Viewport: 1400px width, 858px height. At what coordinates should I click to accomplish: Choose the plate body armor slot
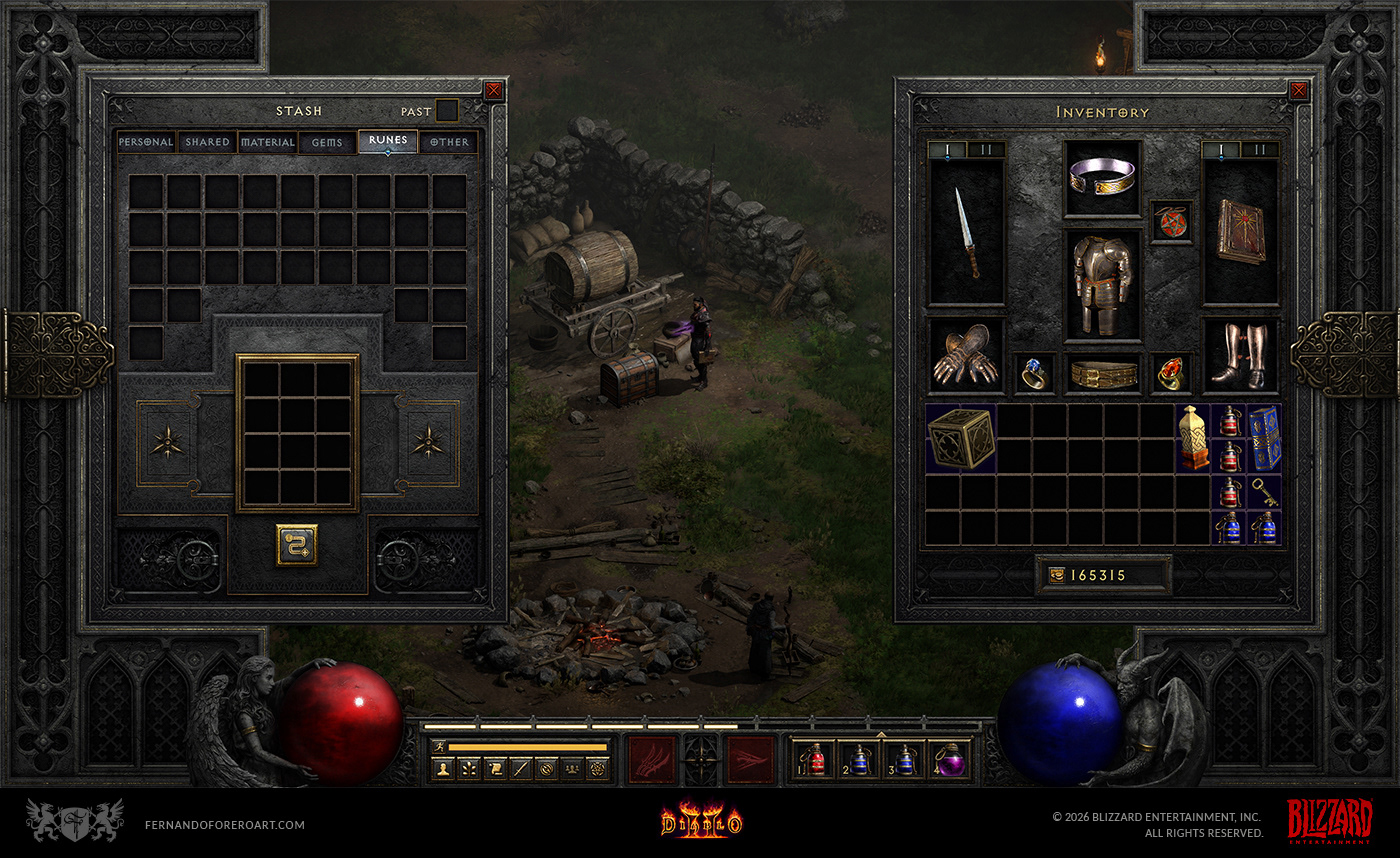pyautogui.click(x=1103, y=284)
